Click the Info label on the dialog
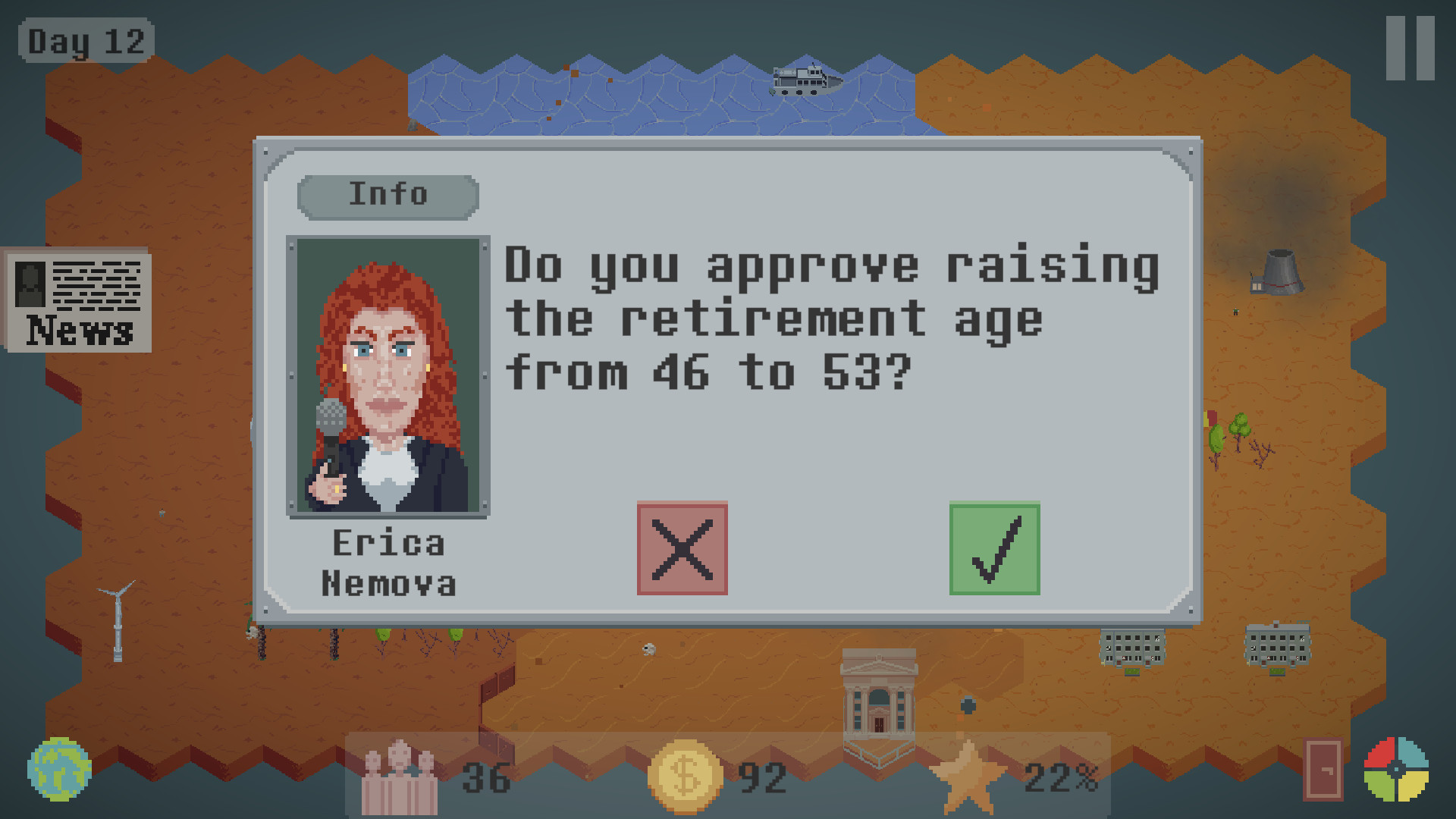1456x819 pixels. tap(388, 194)
